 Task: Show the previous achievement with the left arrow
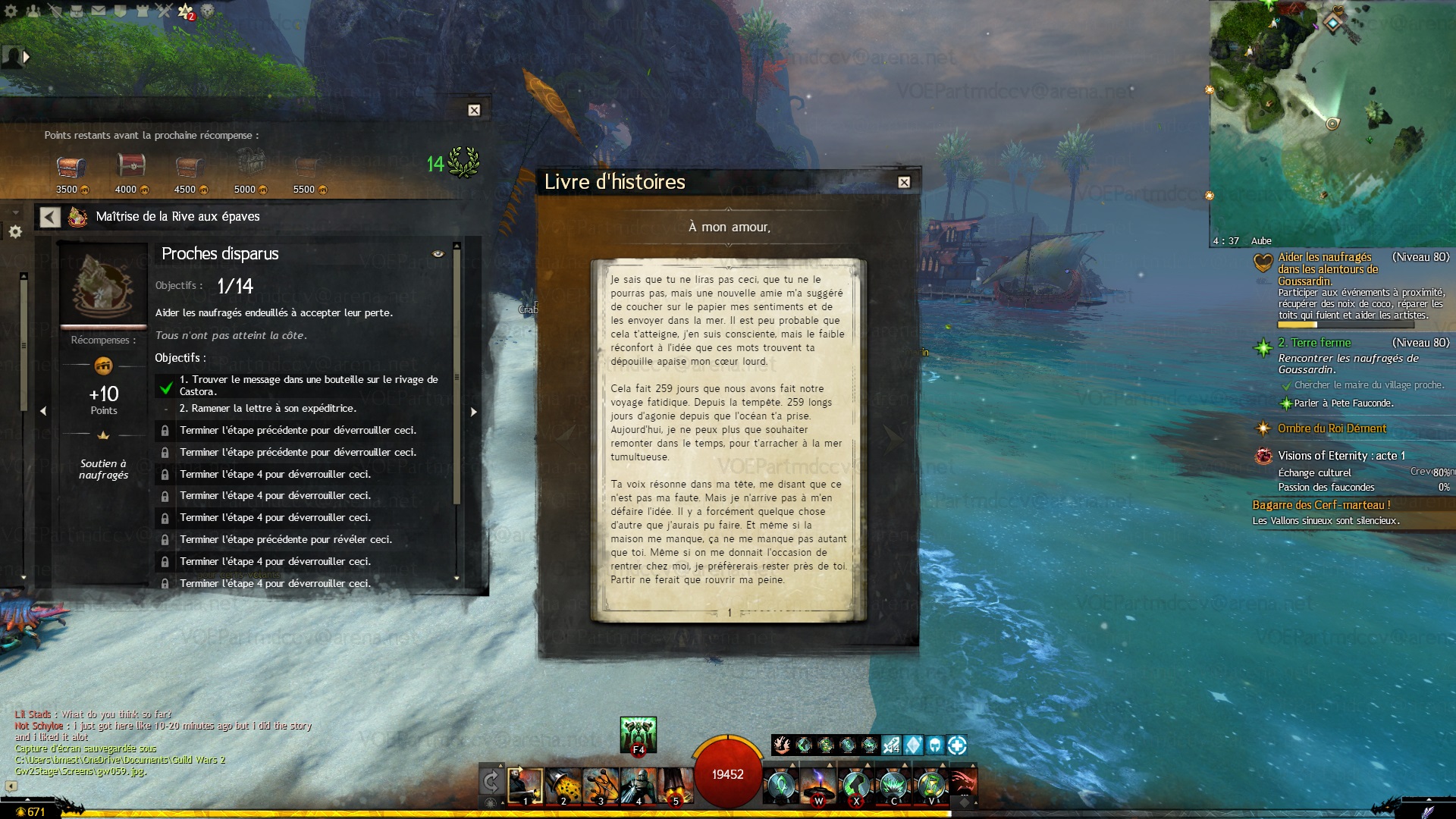(43, 411)
